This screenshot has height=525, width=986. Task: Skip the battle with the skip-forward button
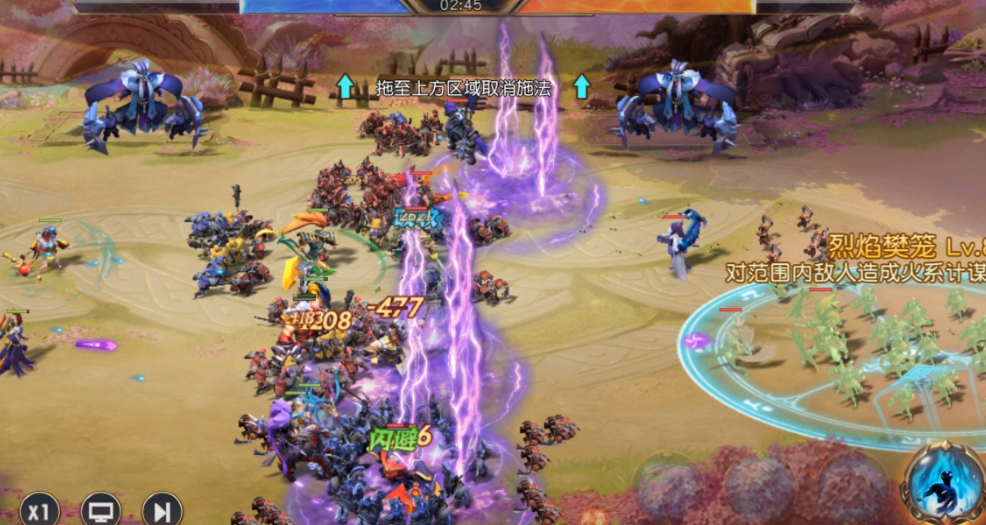[161, 511]
